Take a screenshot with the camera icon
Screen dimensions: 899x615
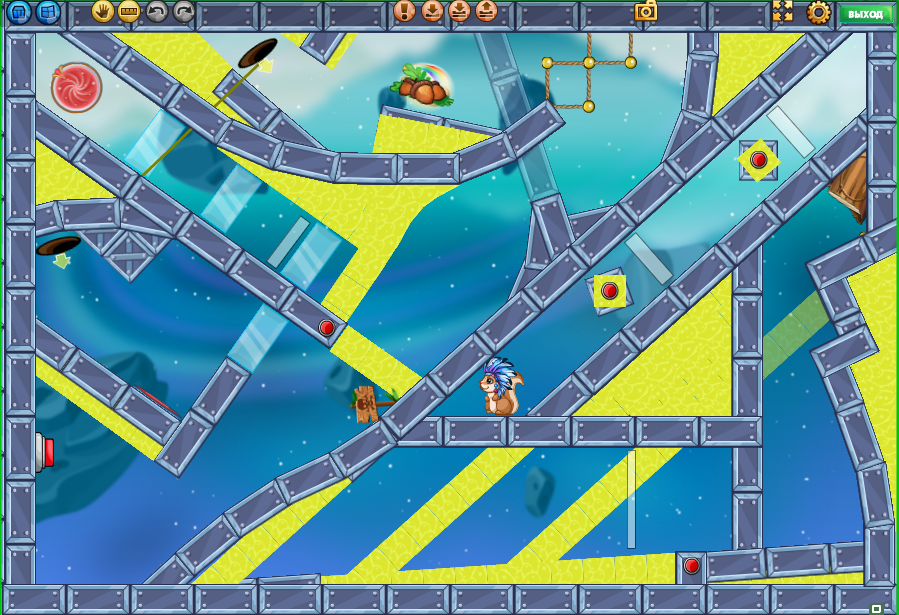click(x=646, y=11)
